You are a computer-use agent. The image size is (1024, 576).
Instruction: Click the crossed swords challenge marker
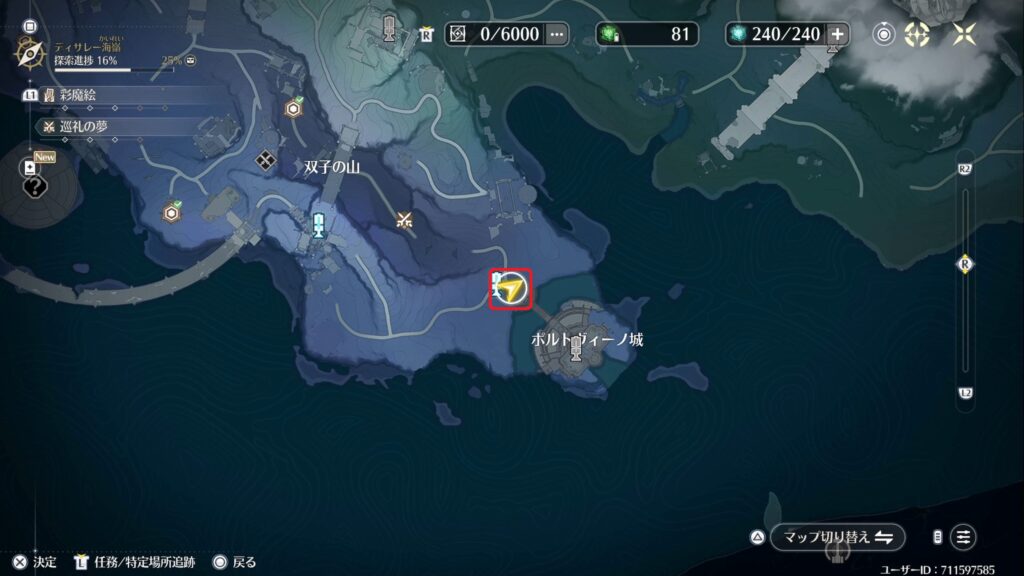404,220
